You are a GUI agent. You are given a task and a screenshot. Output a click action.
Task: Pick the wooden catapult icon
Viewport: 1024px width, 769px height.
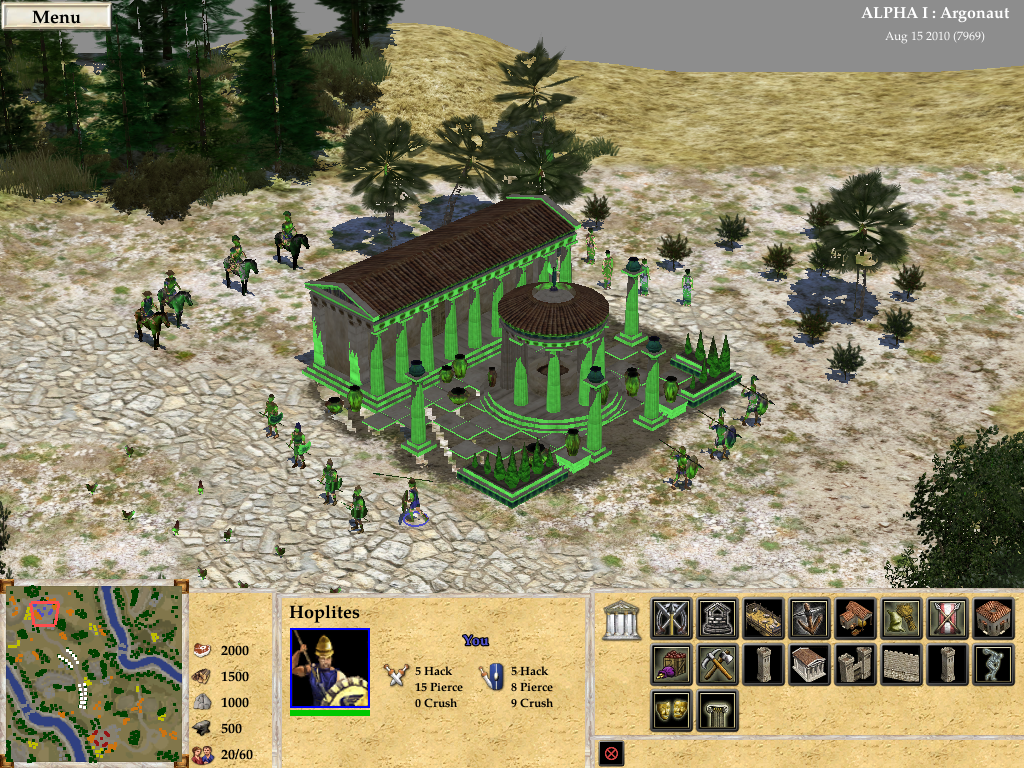pos(809,619)
